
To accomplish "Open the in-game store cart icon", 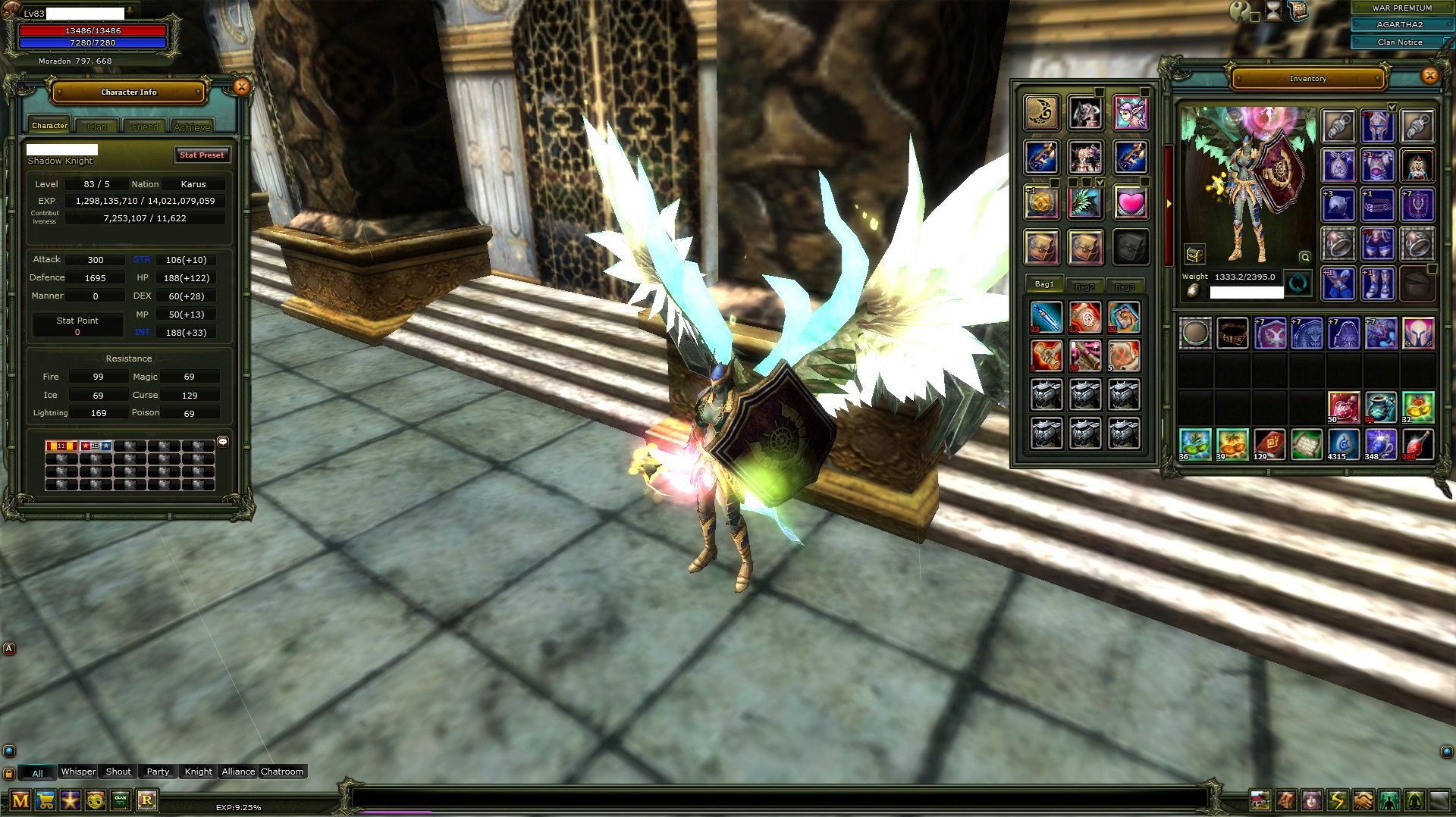I will pyautogui.click(x=45, y=800).
